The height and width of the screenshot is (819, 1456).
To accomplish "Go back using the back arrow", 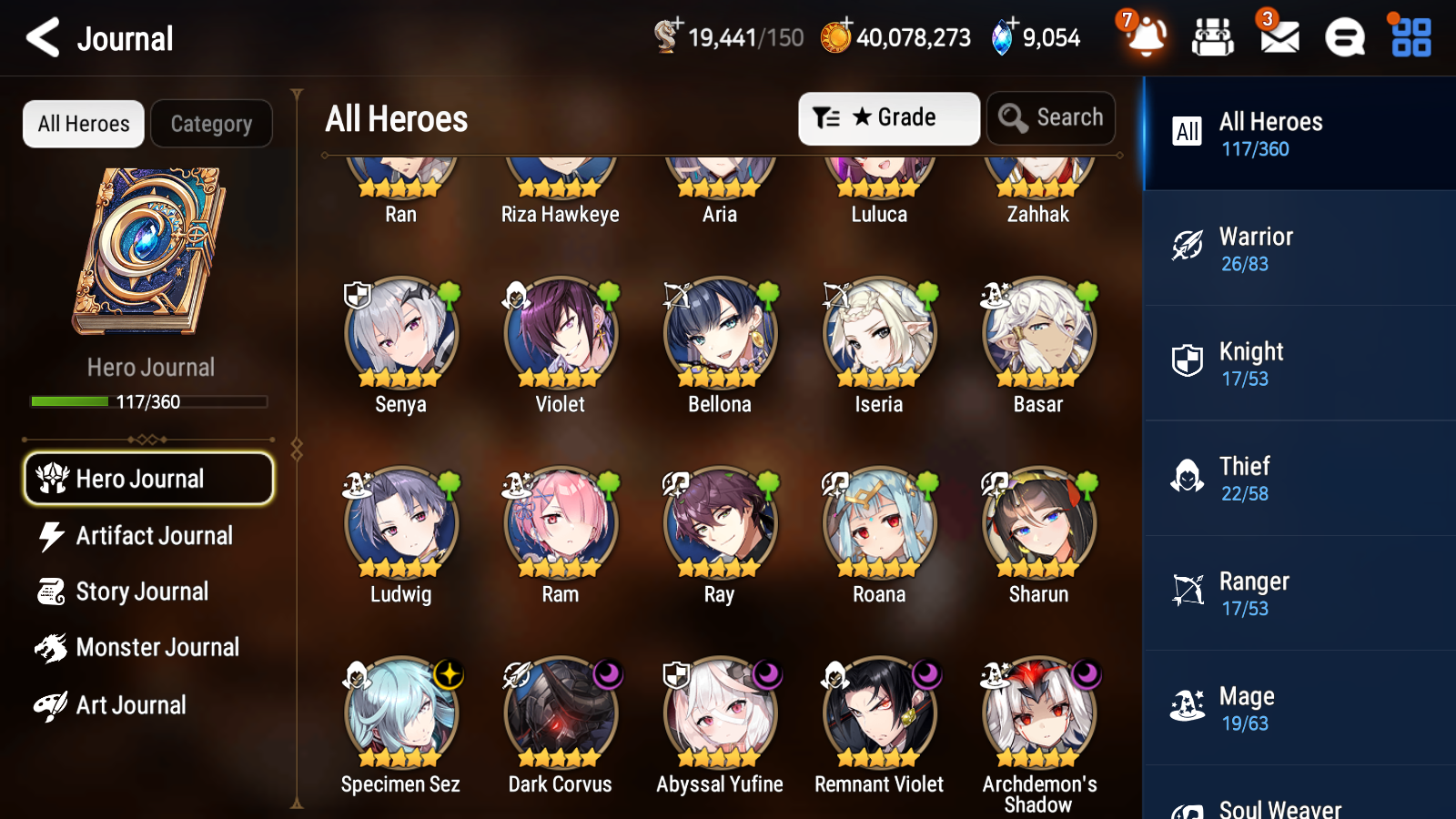I will 40,37.
